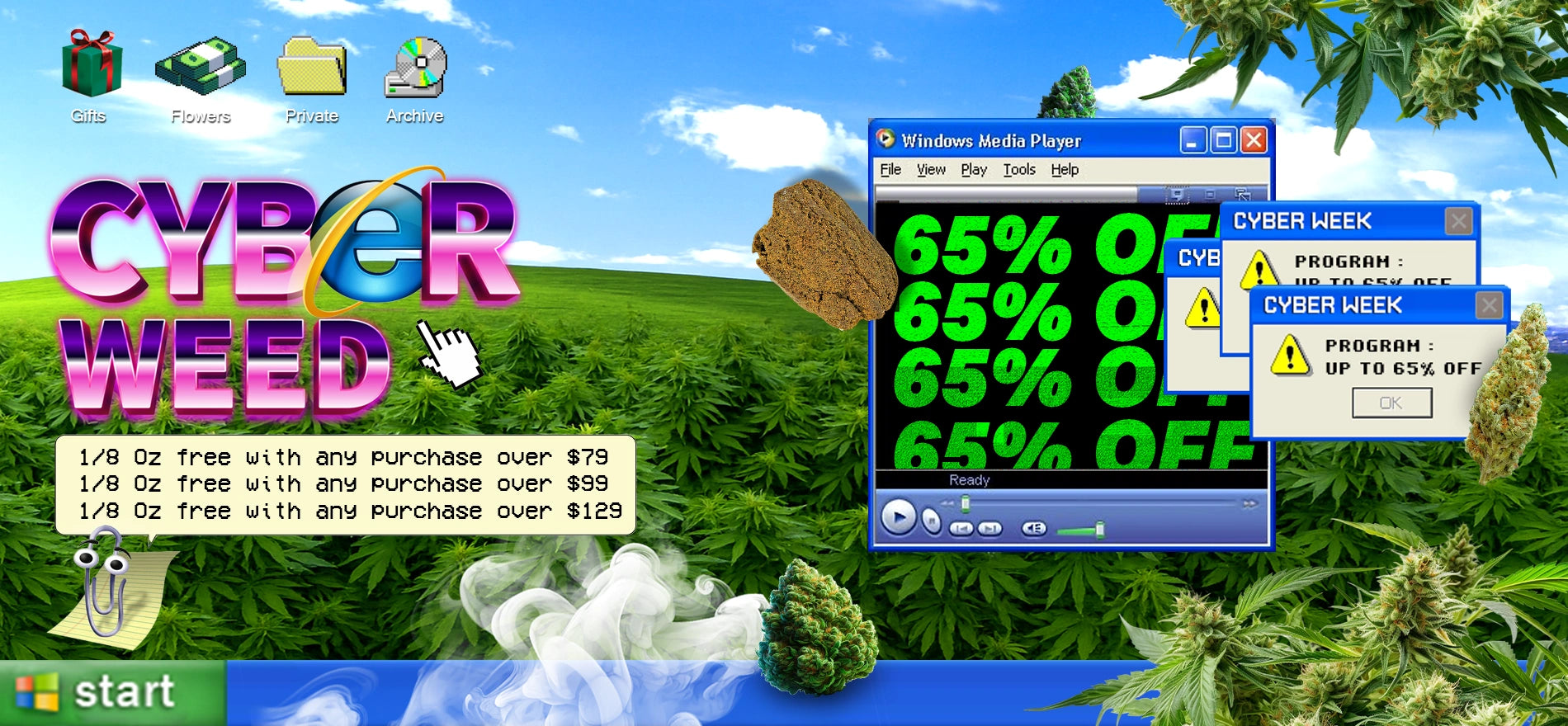Open the Play menu in Media Player
Image resolution: width=1568 pixels, height=726 pixels.
(x=974, y=170)
